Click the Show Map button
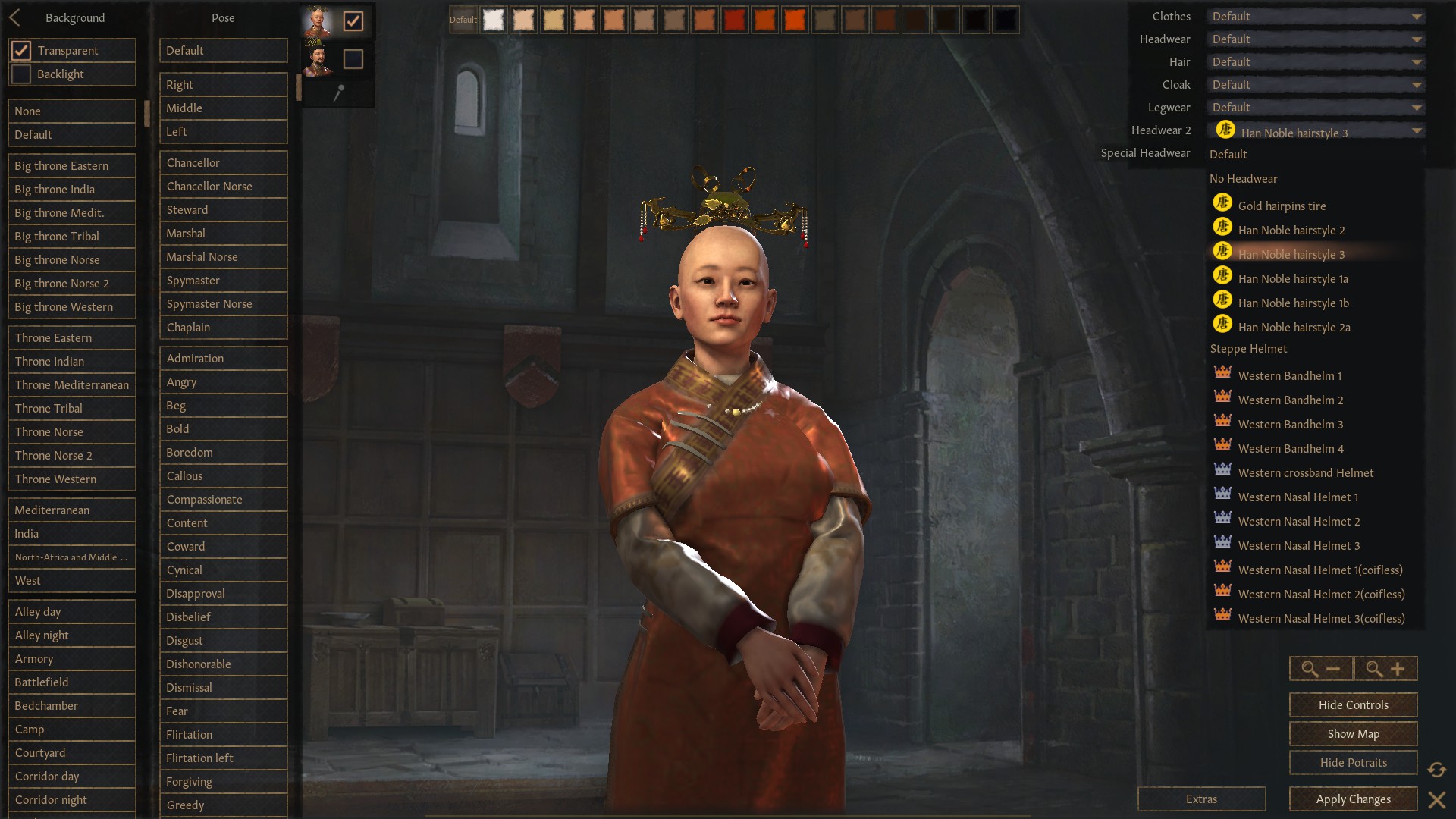Screen dimensions: 1456x819 point(1352,733)
